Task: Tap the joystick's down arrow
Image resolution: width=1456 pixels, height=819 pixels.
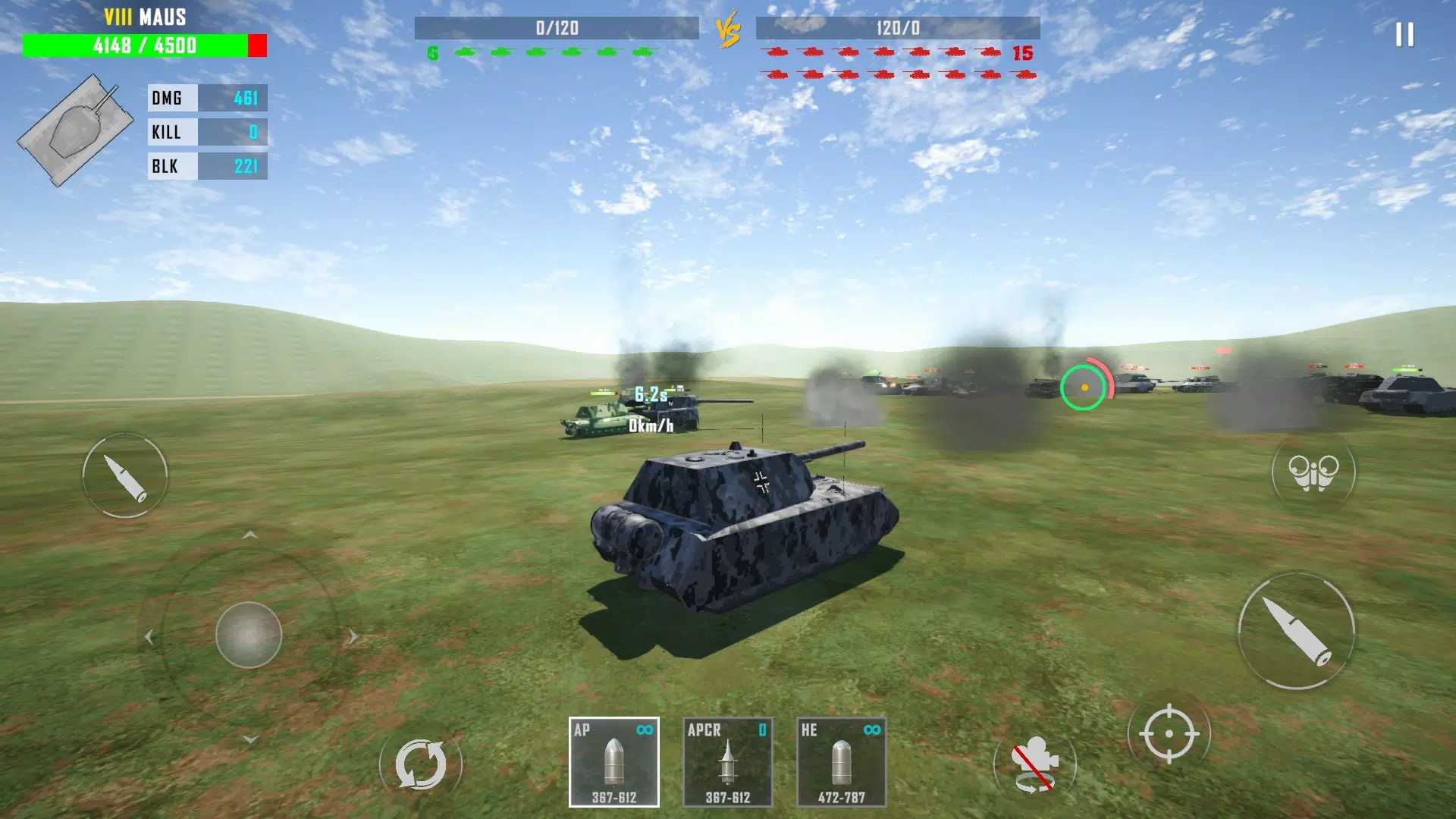Action: [250, 739]
